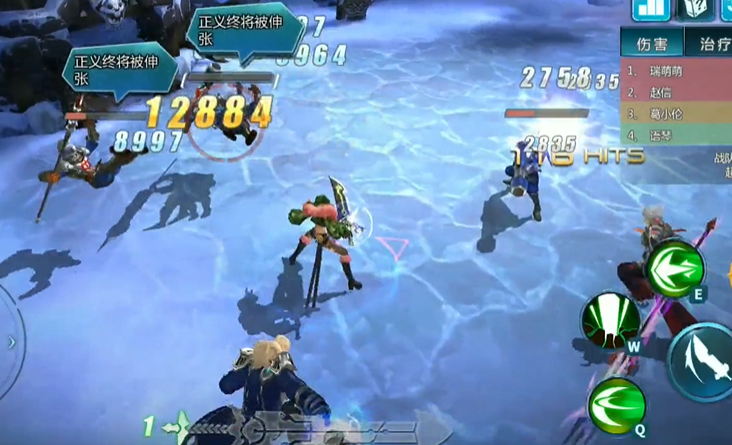Activate the Q crescent slash skill
Viewport: 732px width, 445px height.
pyautogui.click(x=617, y=406)
